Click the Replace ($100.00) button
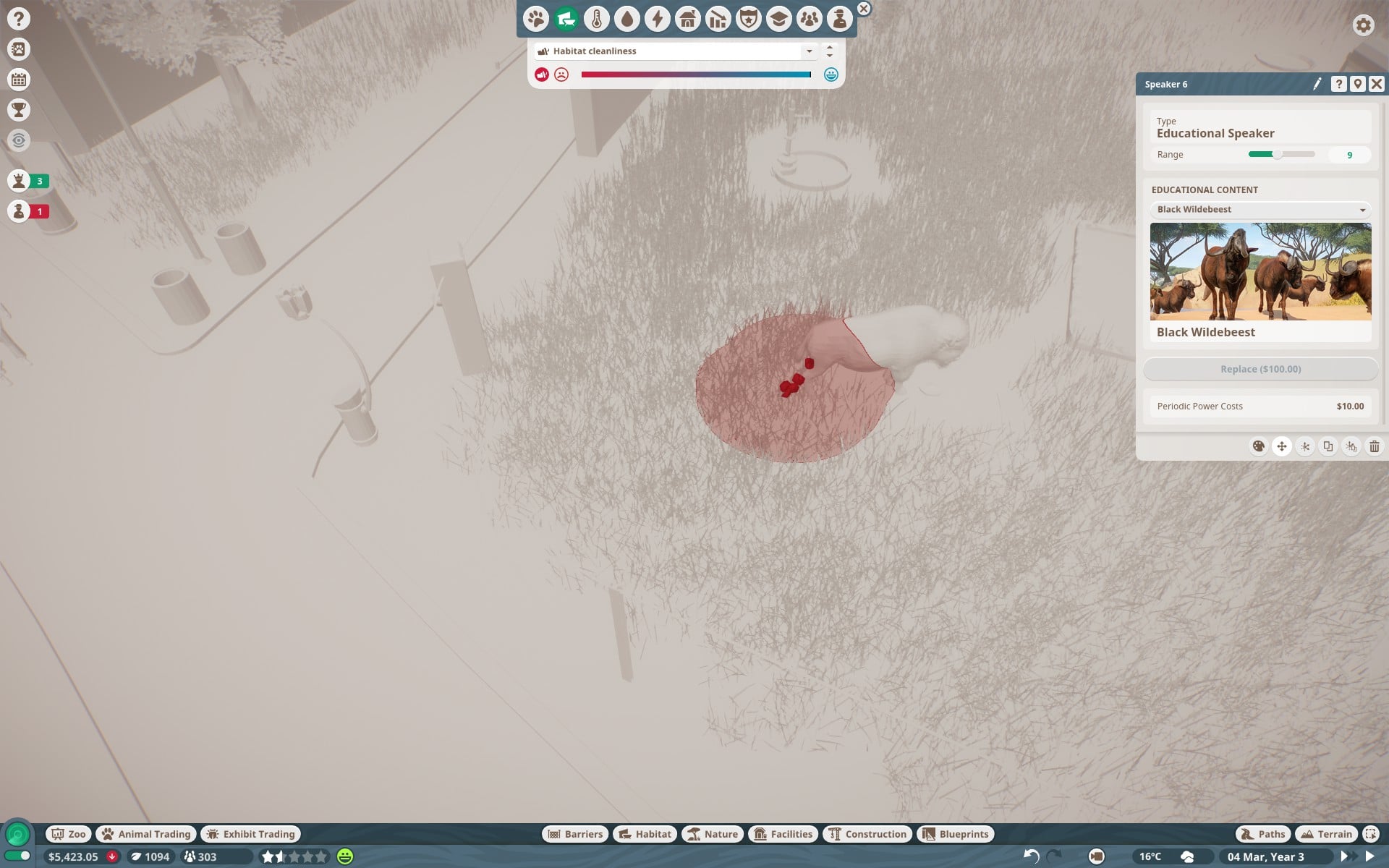The width and height of the screenshot is (1389, 868). [x=1260, y=369]
